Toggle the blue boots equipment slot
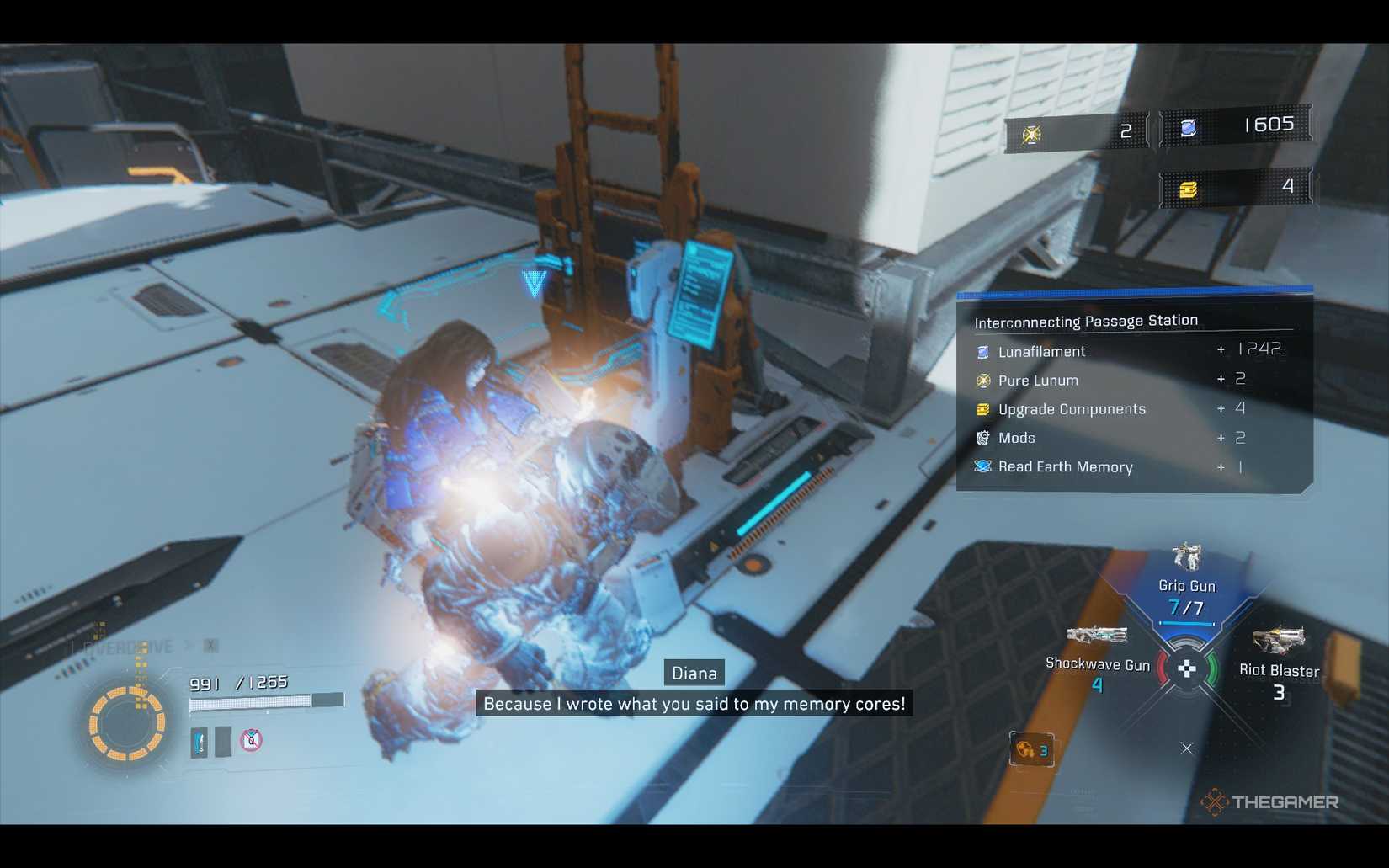The width and height of the screenshot is (1389, 868). (200, 742)
